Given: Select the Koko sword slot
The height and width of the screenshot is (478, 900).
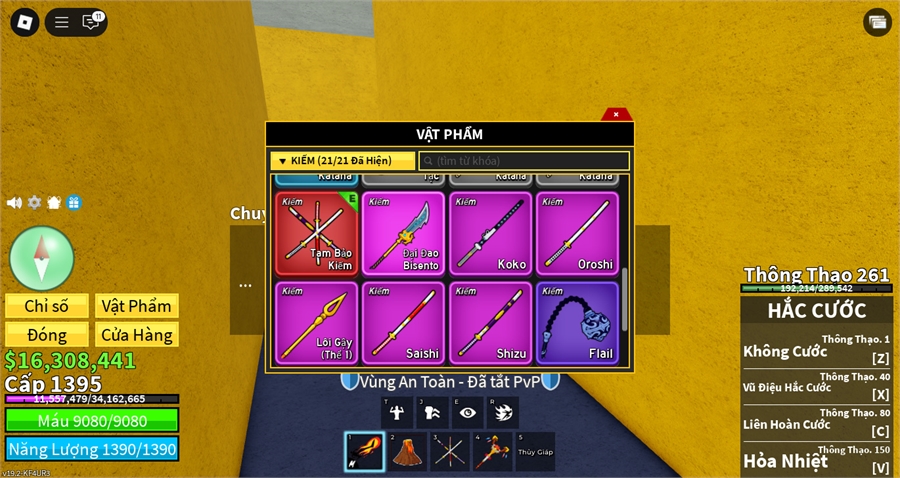Looking at the screenshot, I should (x=490, y=233).
